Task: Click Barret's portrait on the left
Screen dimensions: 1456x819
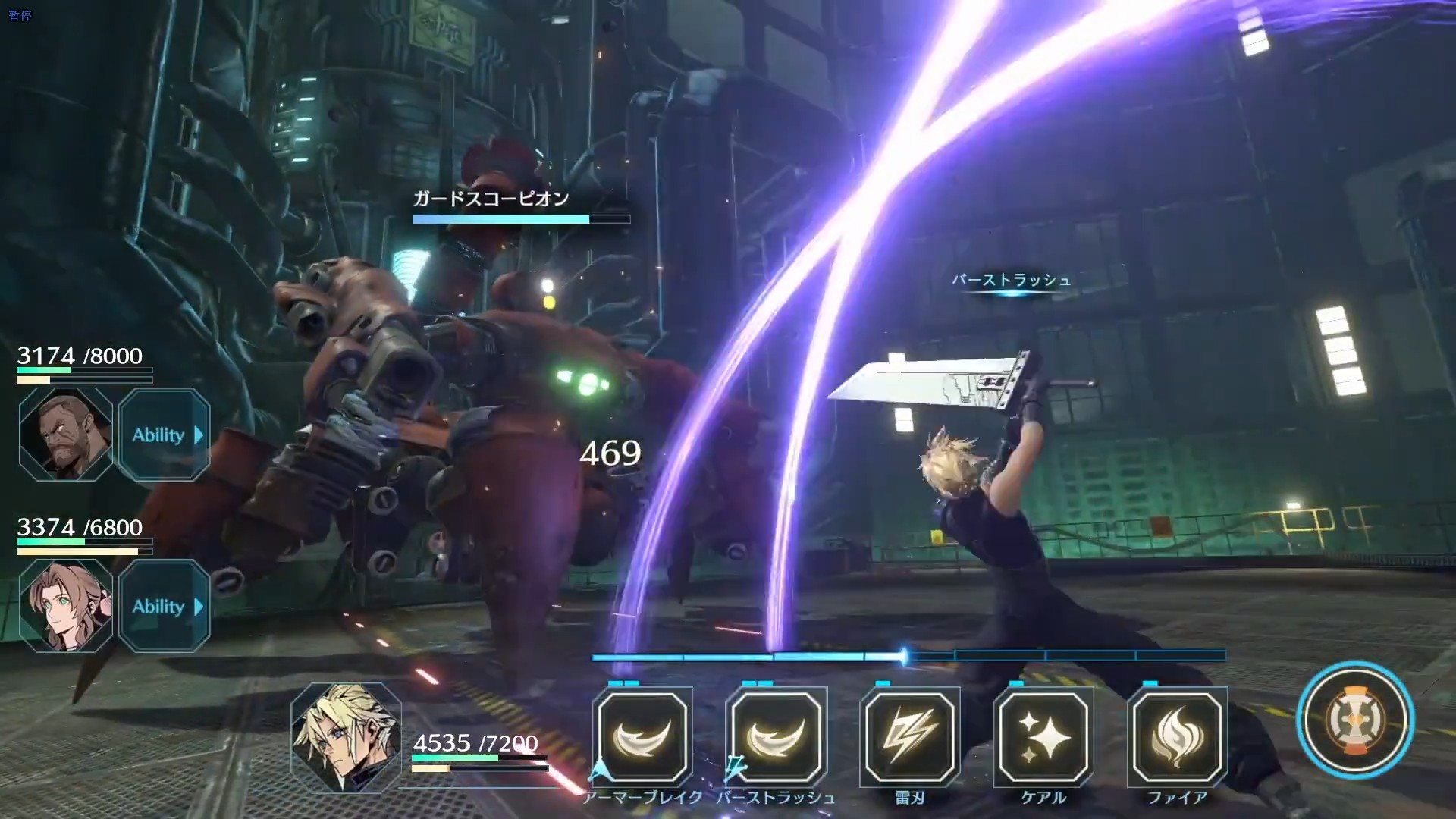Action: pos(64,435)
